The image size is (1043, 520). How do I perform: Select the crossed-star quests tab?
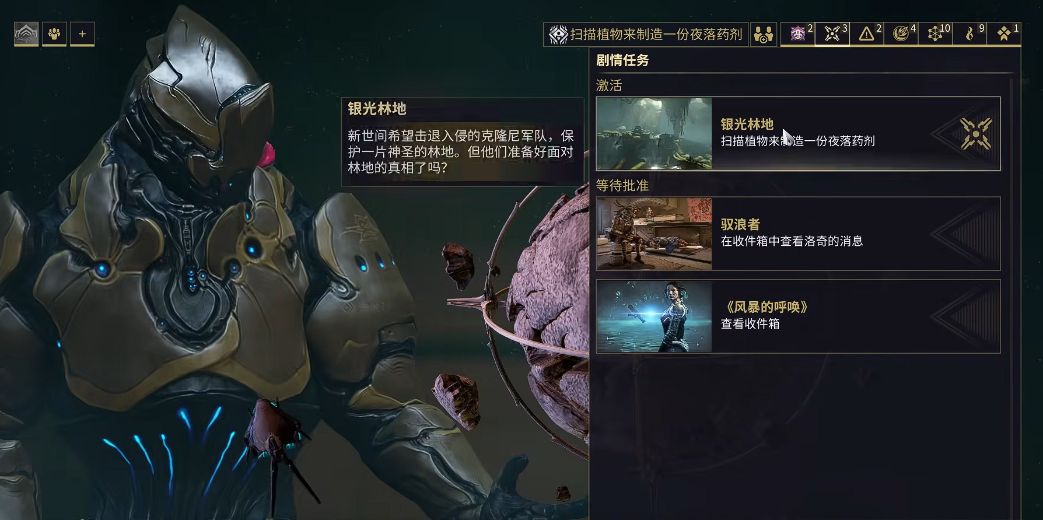pos(833,34)
